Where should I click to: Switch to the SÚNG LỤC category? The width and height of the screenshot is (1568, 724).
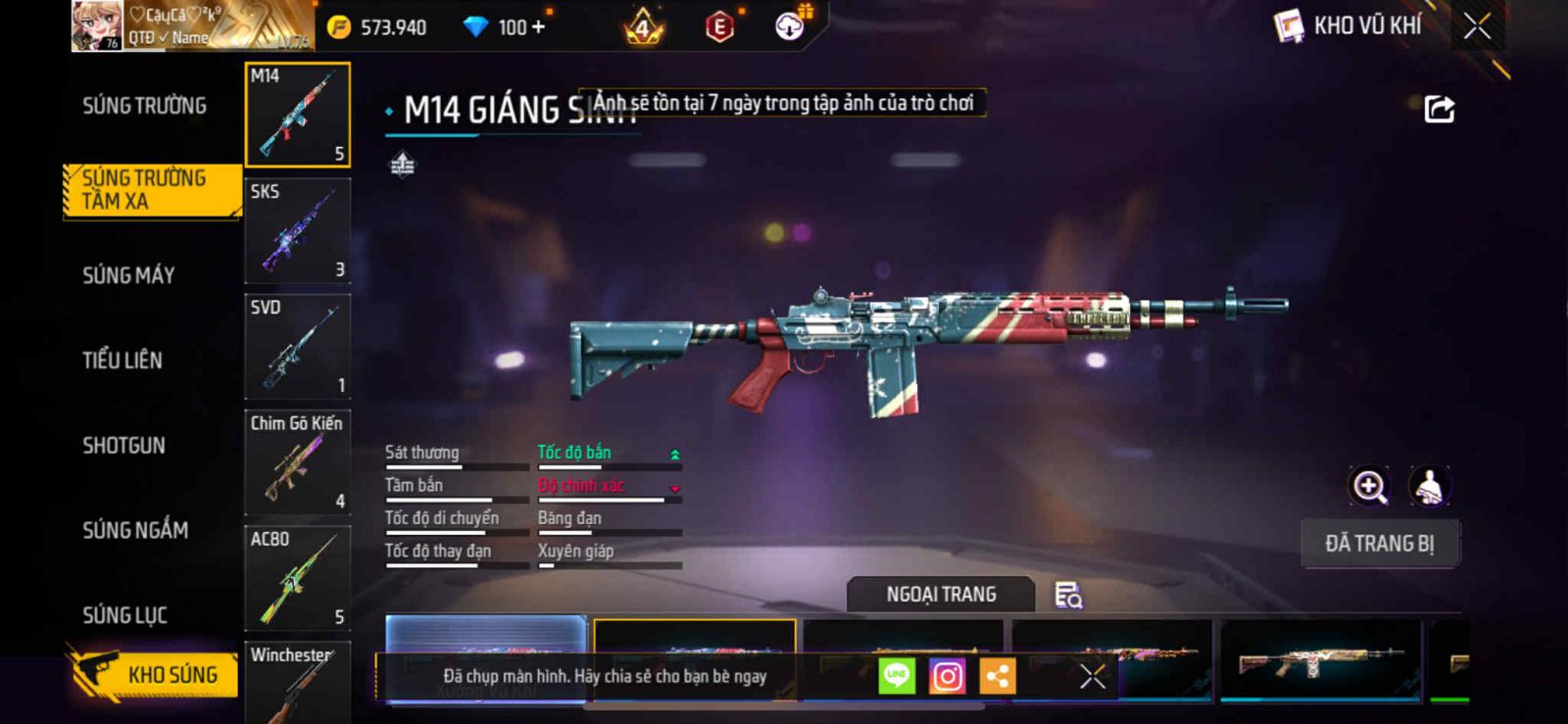coord(124,615)
